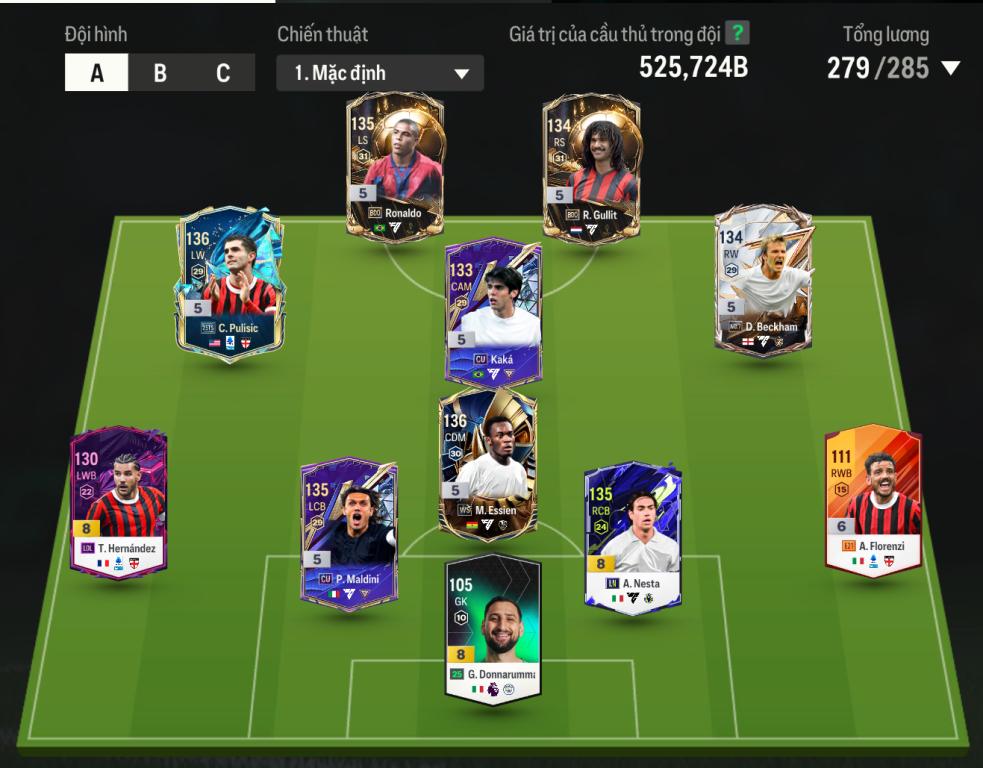The height and width of the screenshot is (768, 983).
Task: Select the G. Donnarumma goalkeeper card
Action: click(x=493, y=627)
